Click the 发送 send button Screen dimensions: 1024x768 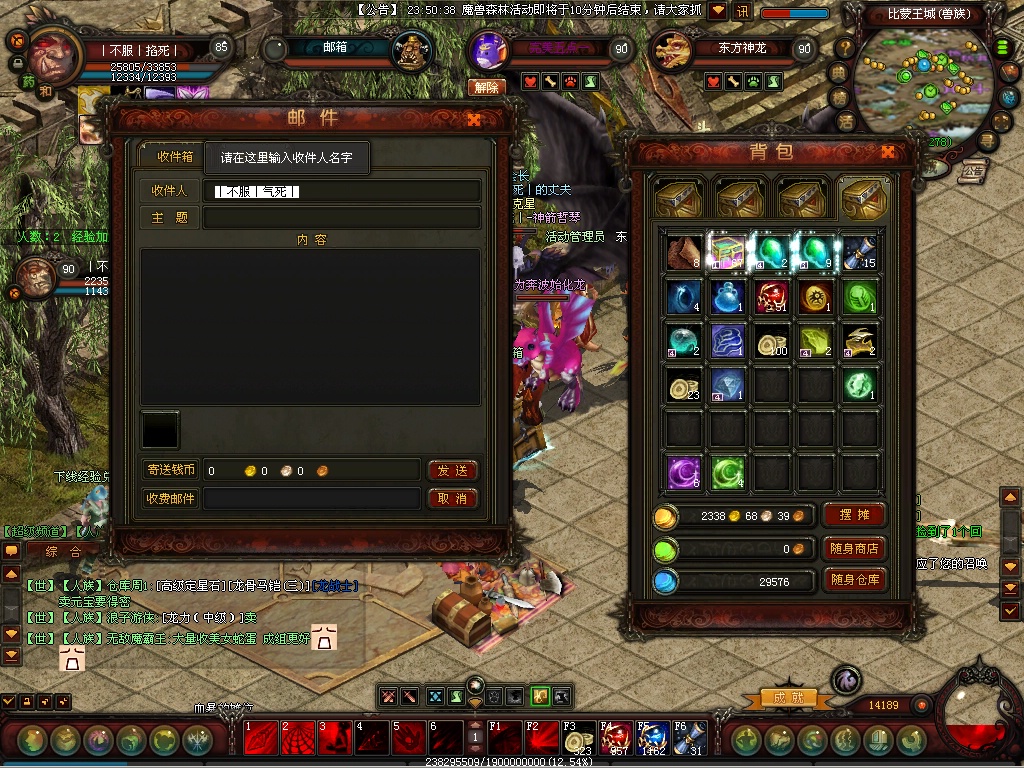[452, 470]
